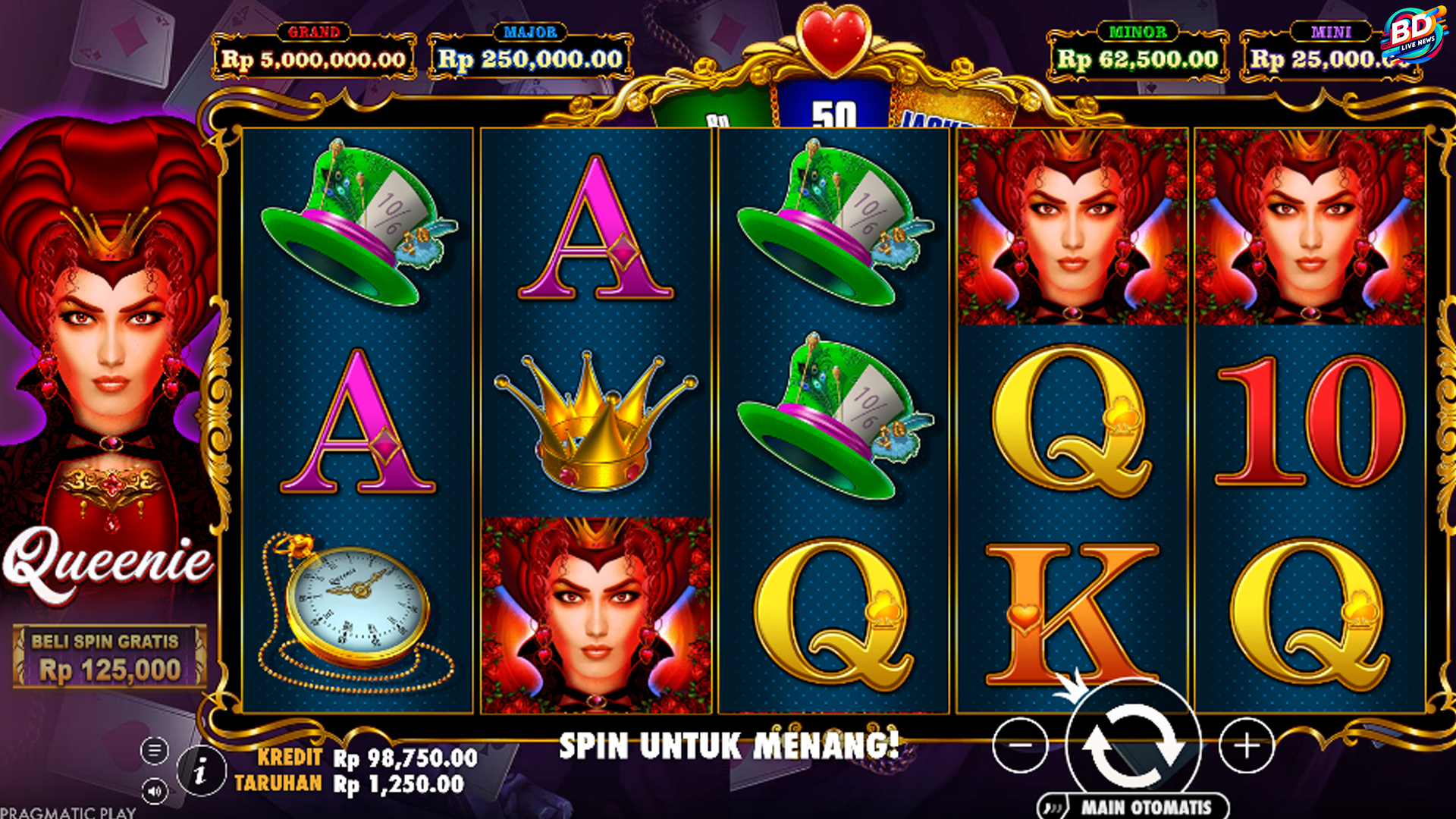Click the BD Live News logo

pos(1414,34)
